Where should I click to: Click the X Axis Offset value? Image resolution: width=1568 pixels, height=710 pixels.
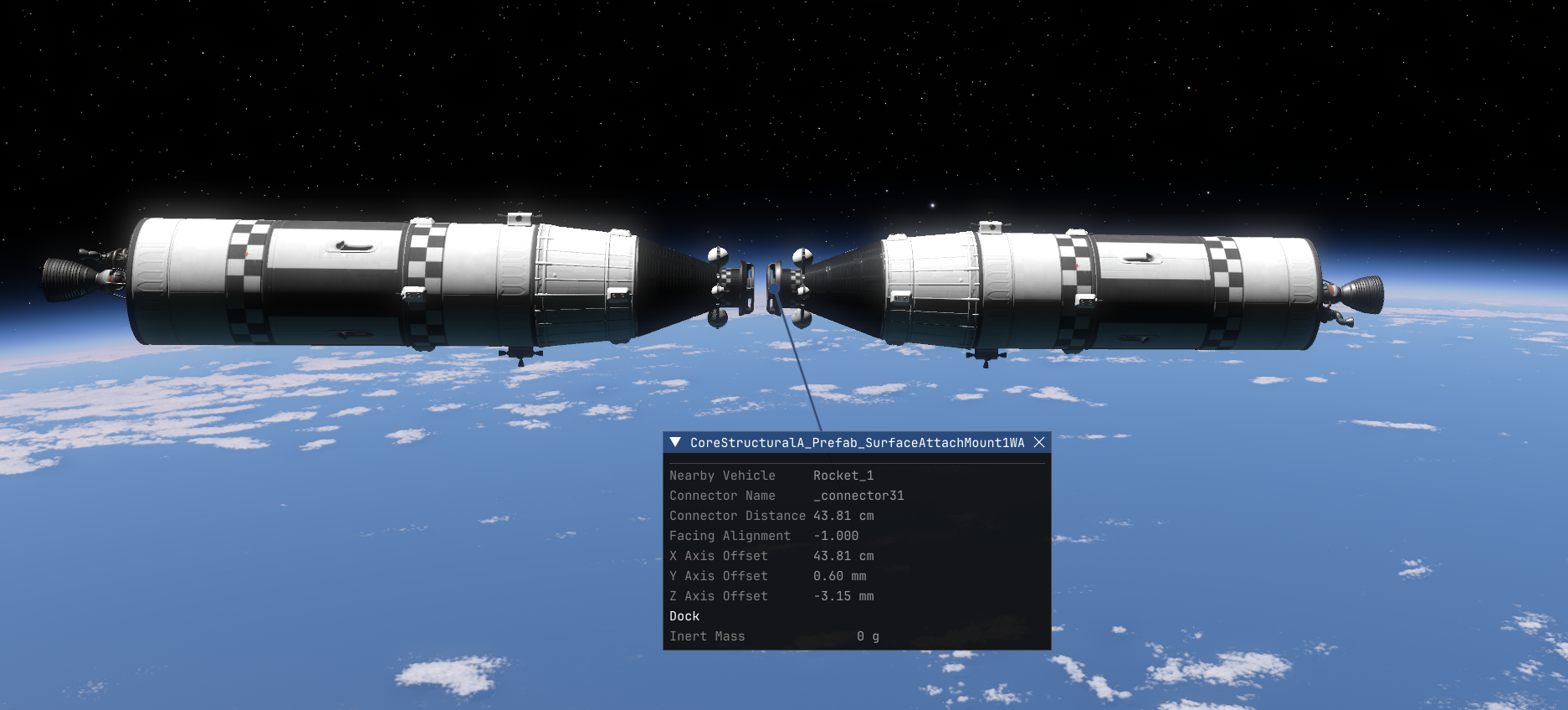(x=844, y=556)
